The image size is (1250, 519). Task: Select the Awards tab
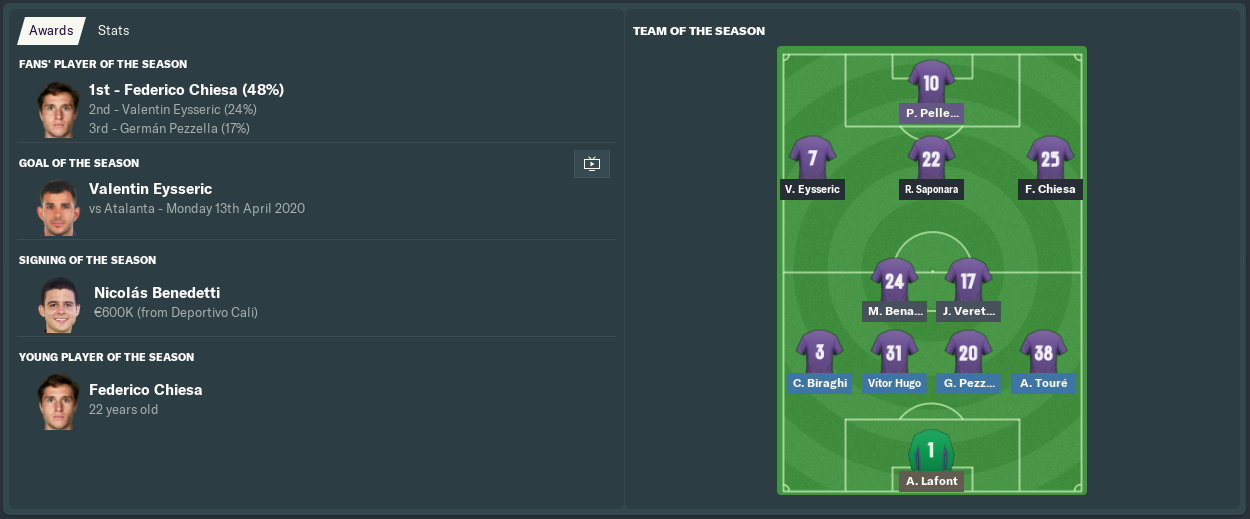click(51, 31)
